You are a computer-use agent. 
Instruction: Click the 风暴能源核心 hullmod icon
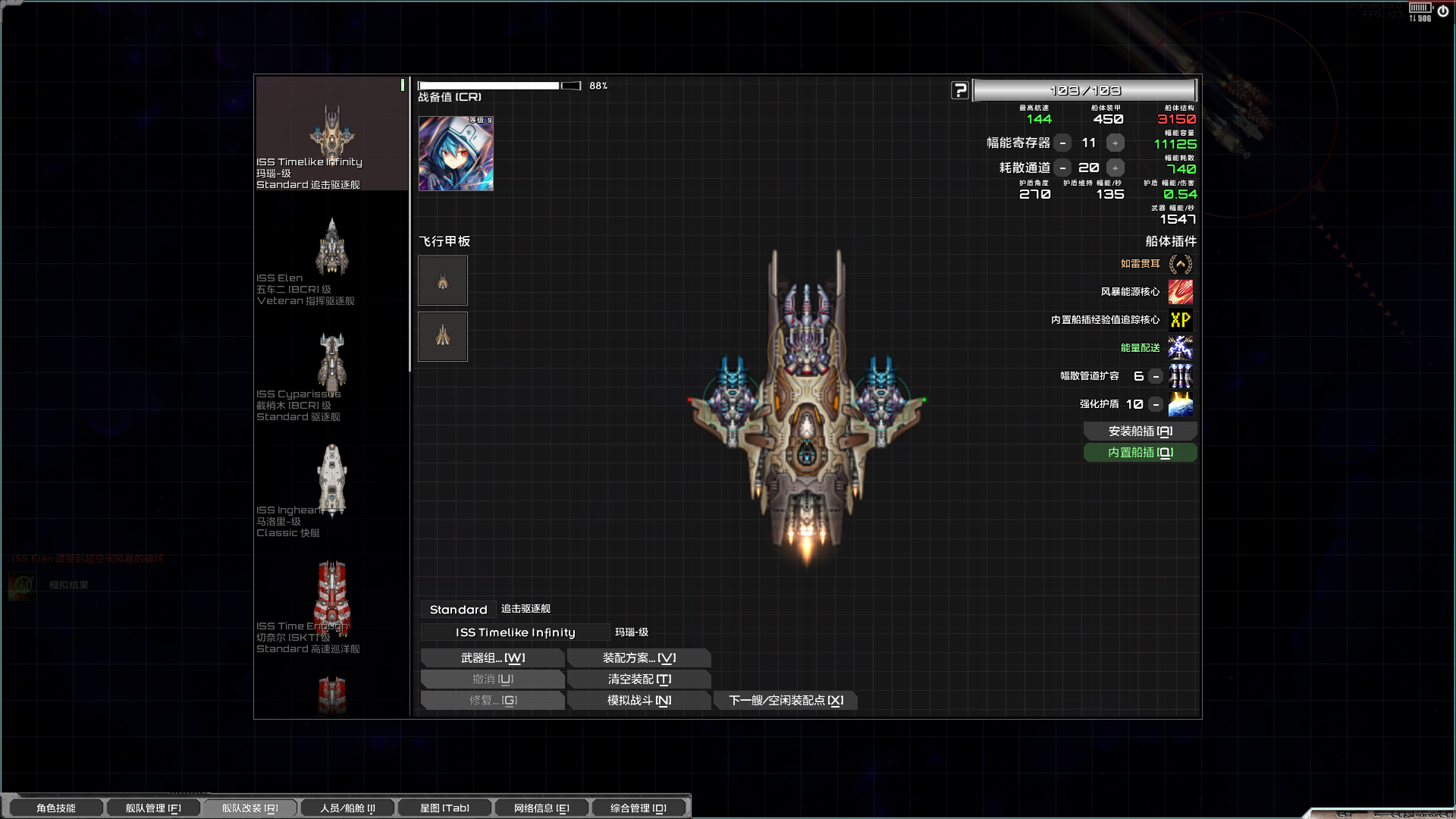1181,292
